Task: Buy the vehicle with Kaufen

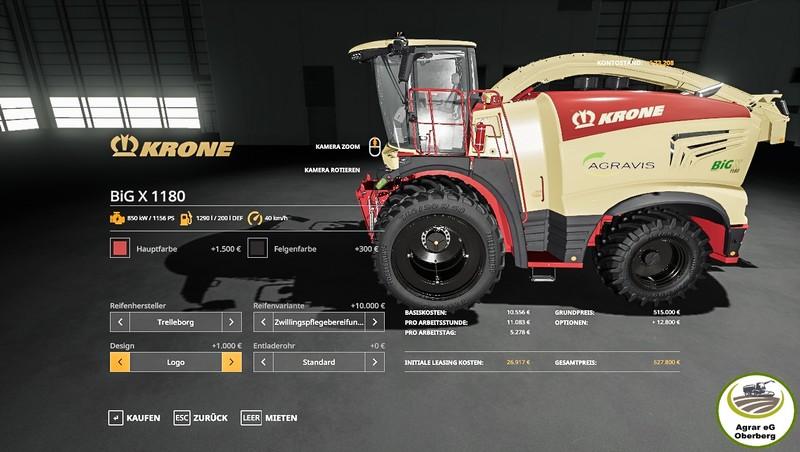Action: point(135,417)
